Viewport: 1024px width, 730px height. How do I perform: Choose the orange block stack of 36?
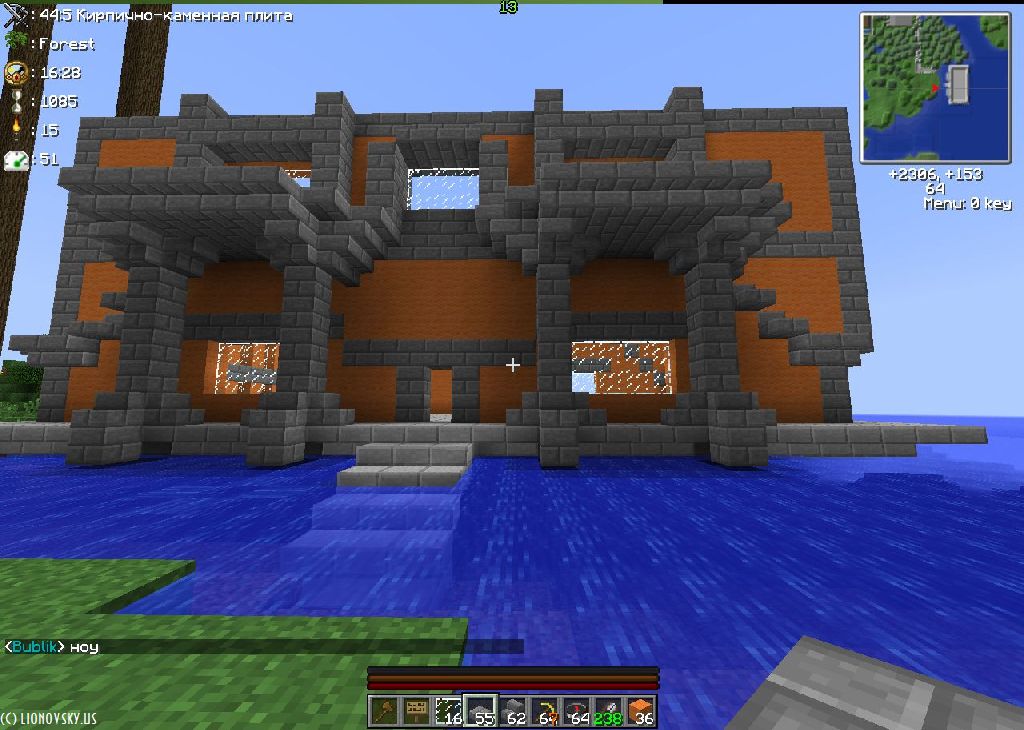640,711
